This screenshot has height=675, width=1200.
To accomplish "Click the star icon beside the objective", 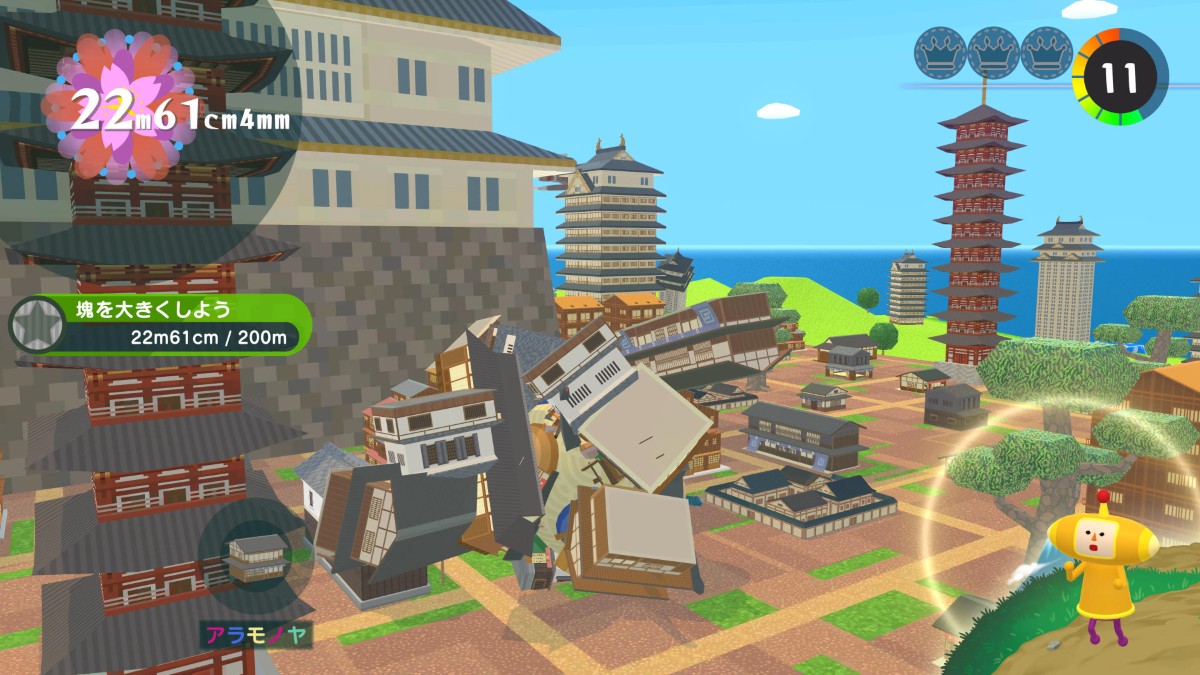I will [x=36, y=325].
